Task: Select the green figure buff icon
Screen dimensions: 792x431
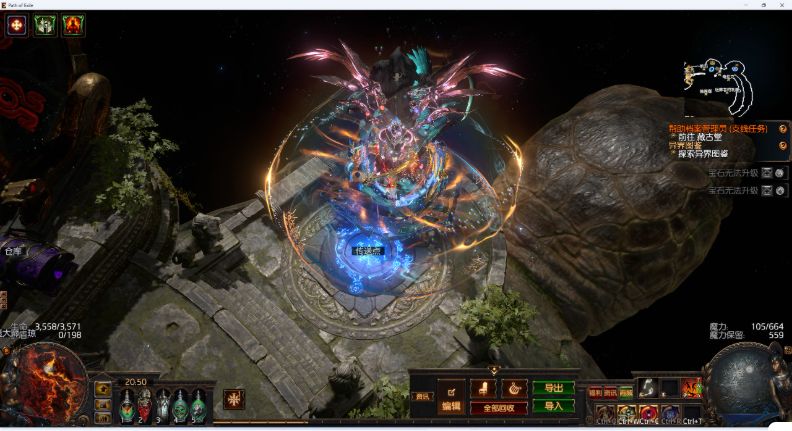Action: tap(45, 26)
